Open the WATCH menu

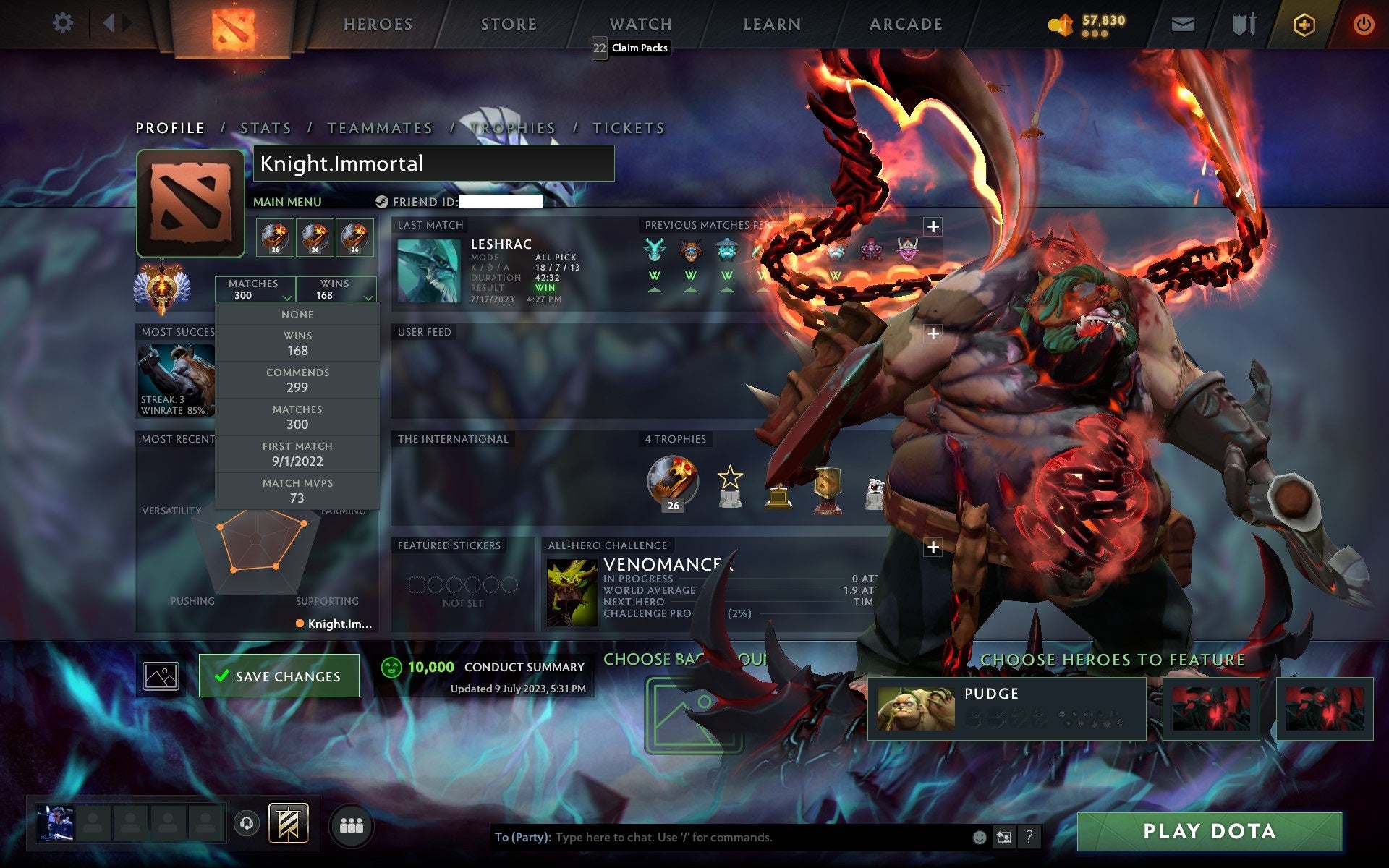tap(640, 24)
